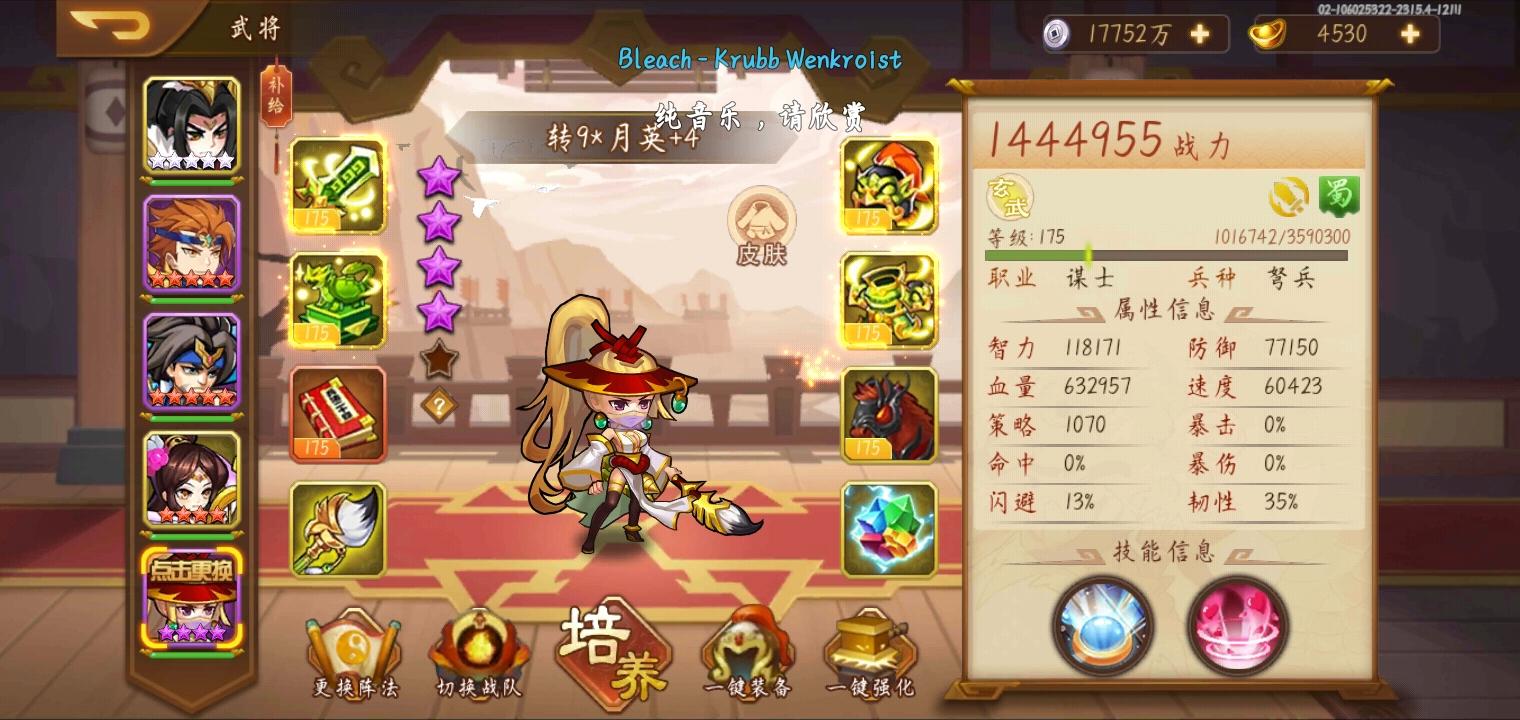Use the 一键强化 one-key enhance icon
The width and height of the screenshot is (1520, 720).
click(868, 650)
